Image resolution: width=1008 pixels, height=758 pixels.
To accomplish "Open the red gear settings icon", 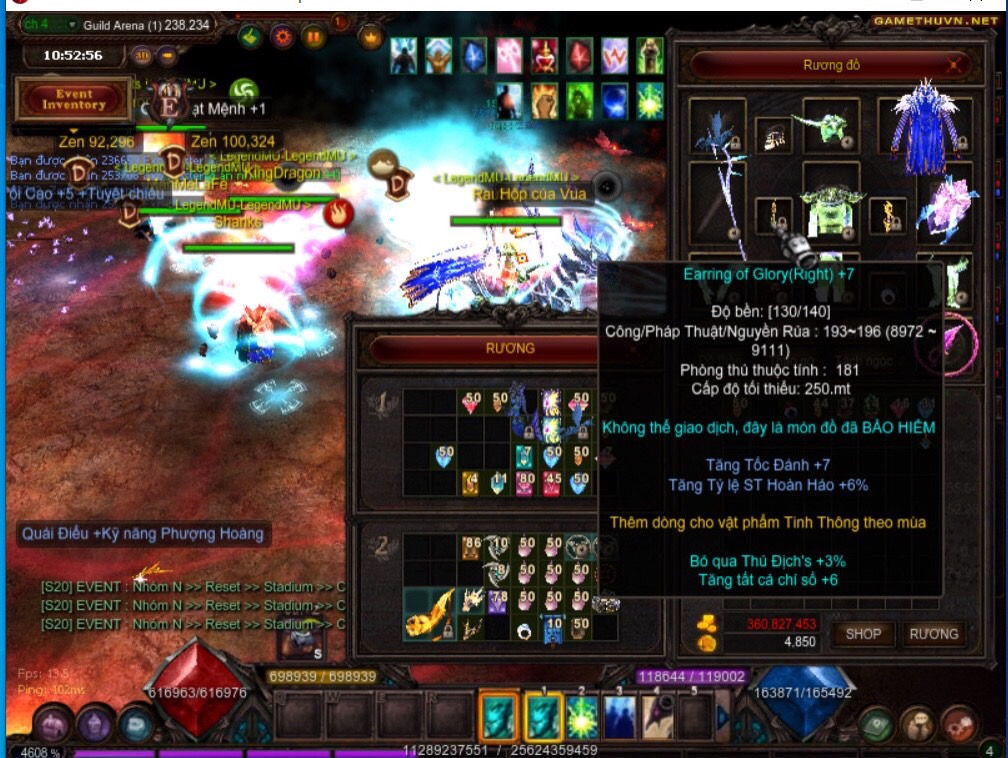I will pos(282,37).
